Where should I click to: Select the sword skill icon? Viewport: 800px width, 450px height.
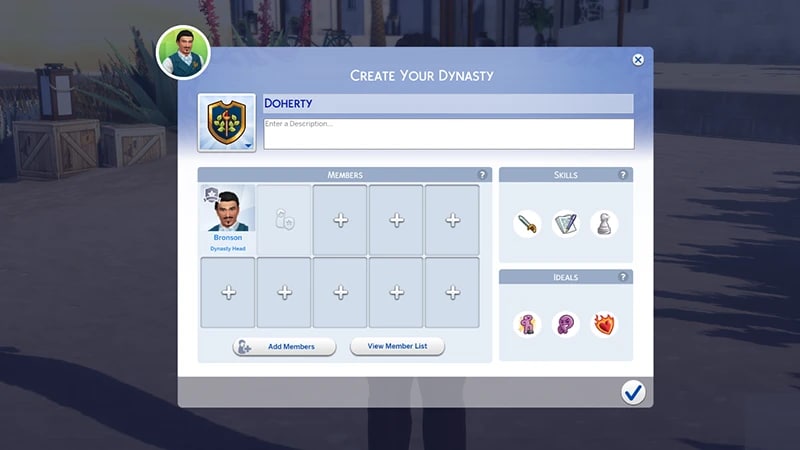(527, 224)
